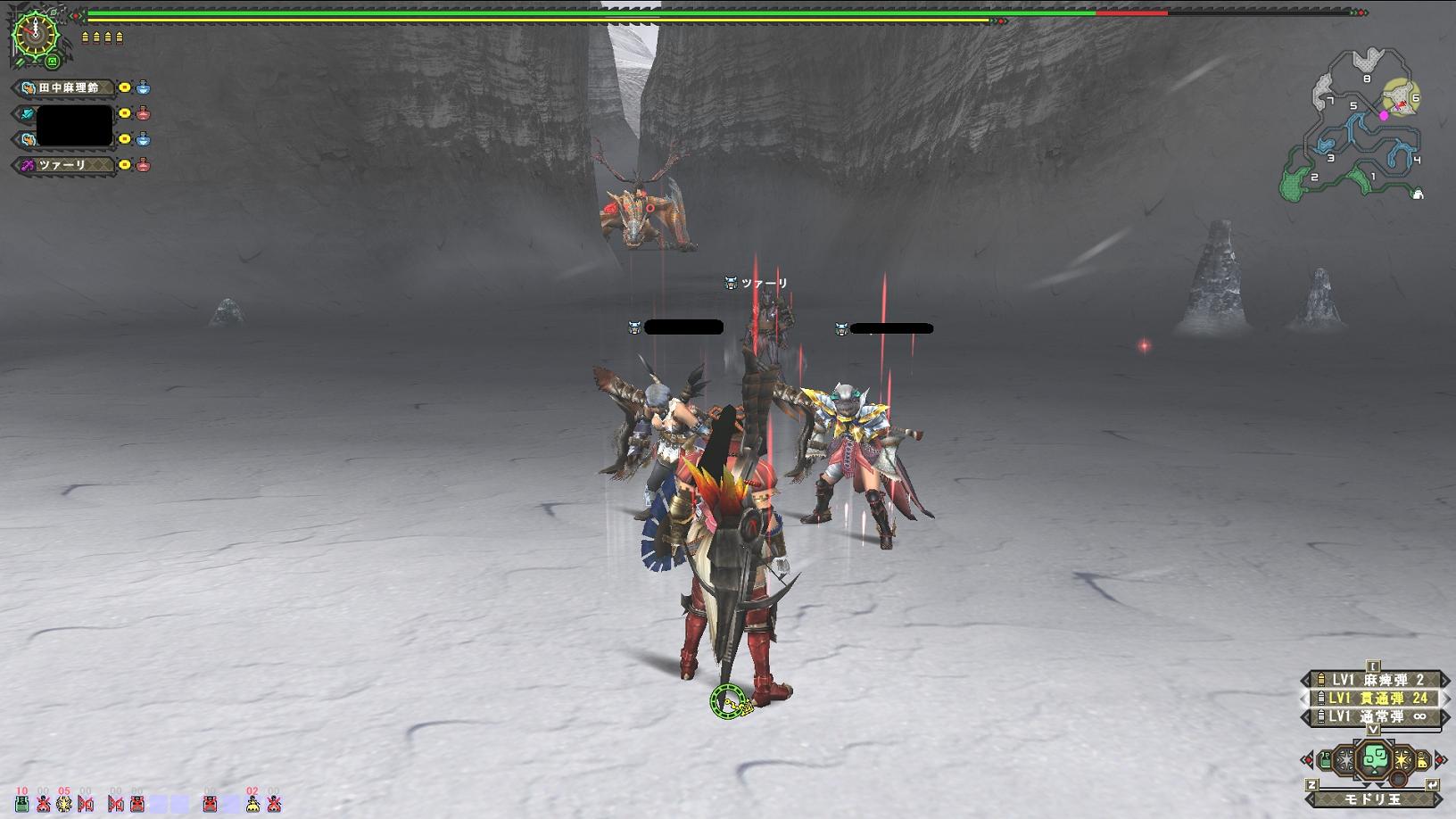This screenshot has height=819, width=1456.
Task: Switch to LV1 通常弾 ammo
Action: coord(1374,716)
